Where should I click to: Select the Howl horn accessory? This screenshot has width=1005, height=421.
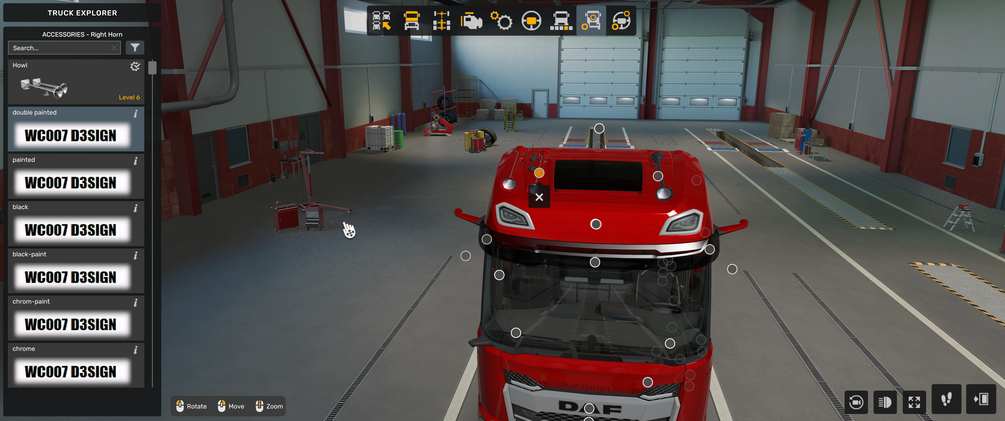[75, 82]
